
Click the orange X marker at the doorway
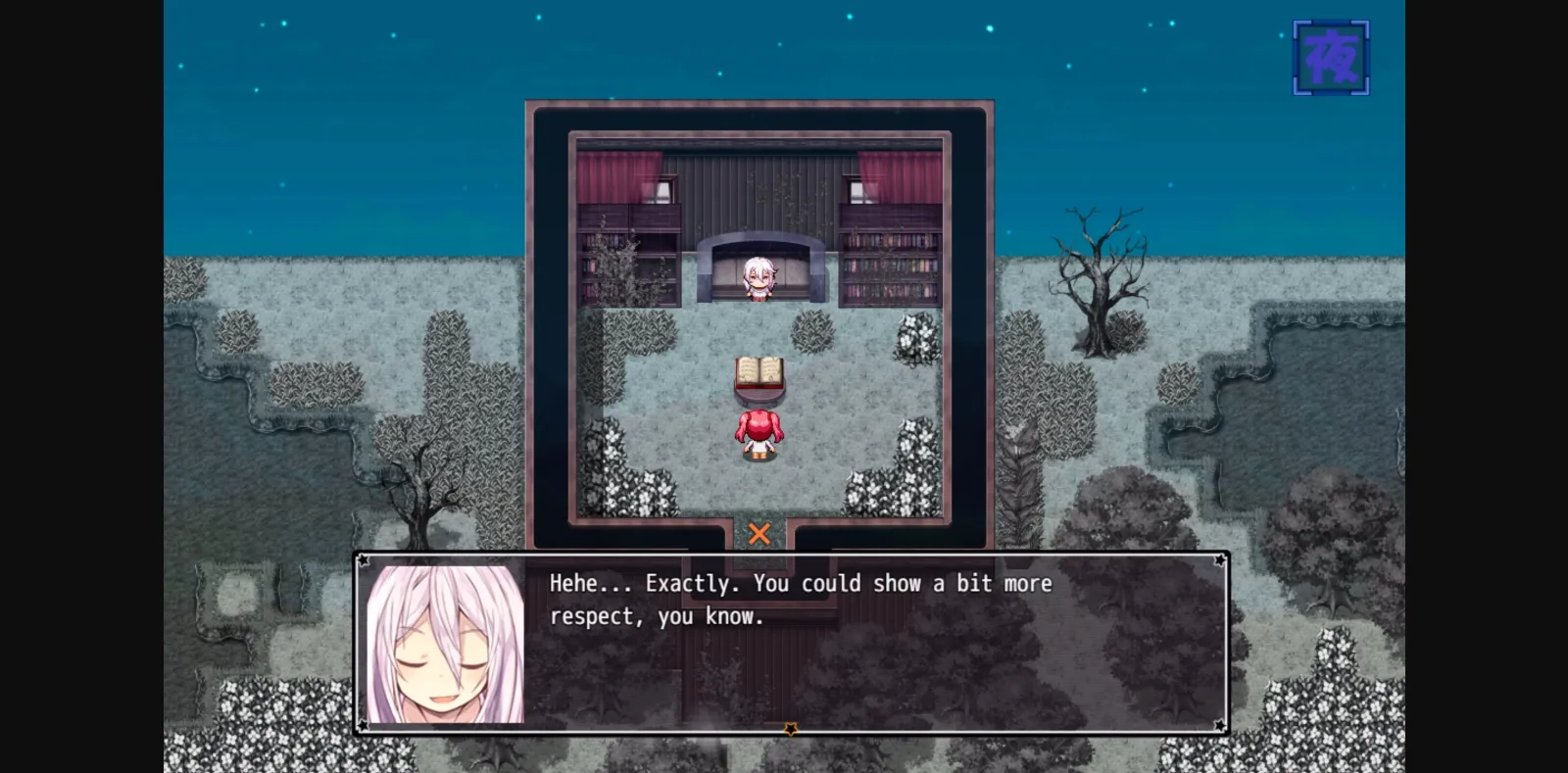click(759, 533)
